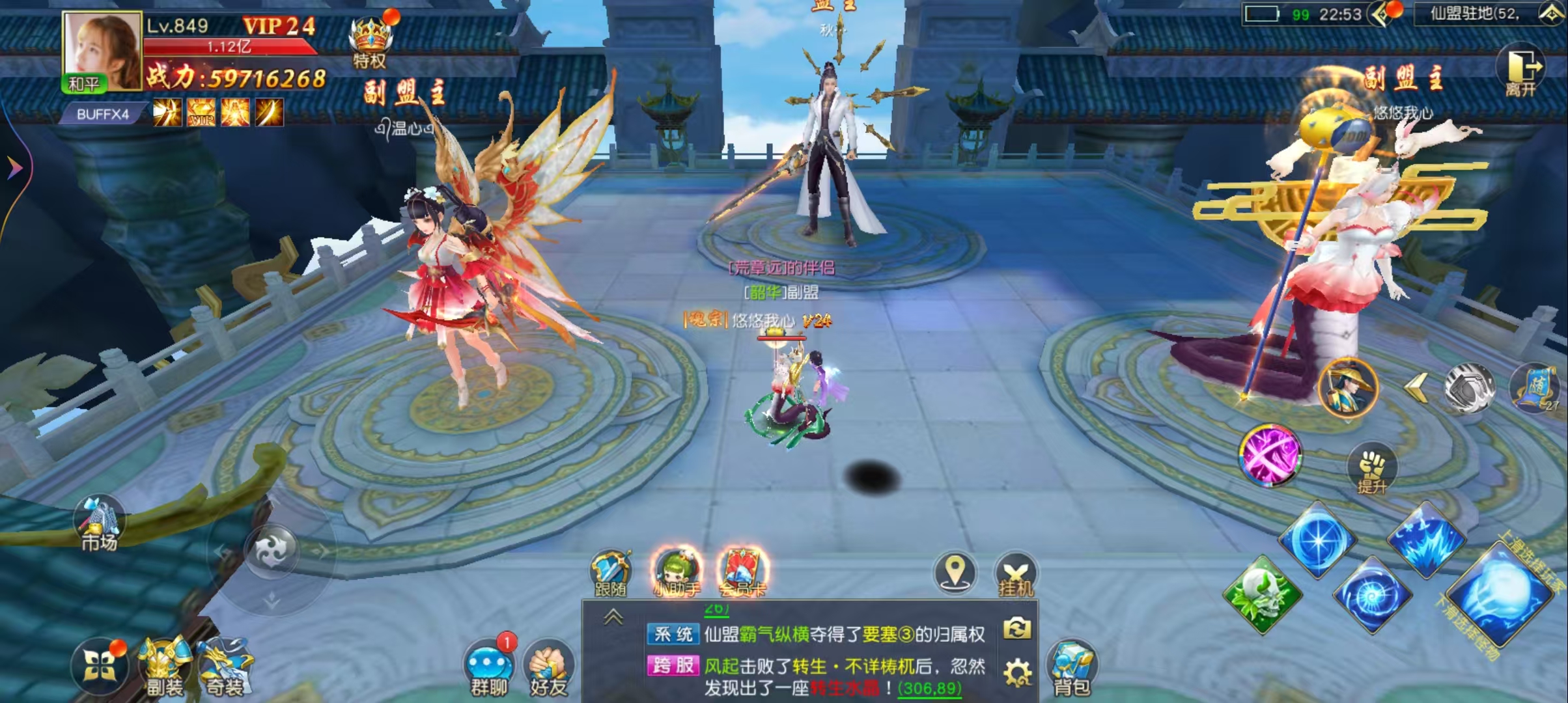1568x703 pixels.
Task: Tap the player portrait avatar
Action: tap(102, 51)
